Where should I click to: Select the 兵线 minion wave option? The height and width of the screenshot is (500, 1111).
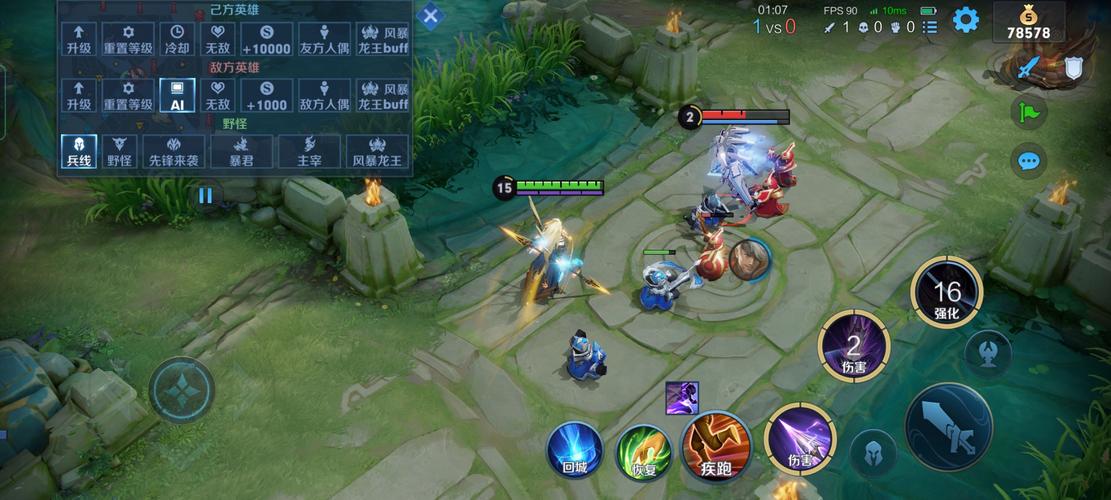click(x=79, y=151)
